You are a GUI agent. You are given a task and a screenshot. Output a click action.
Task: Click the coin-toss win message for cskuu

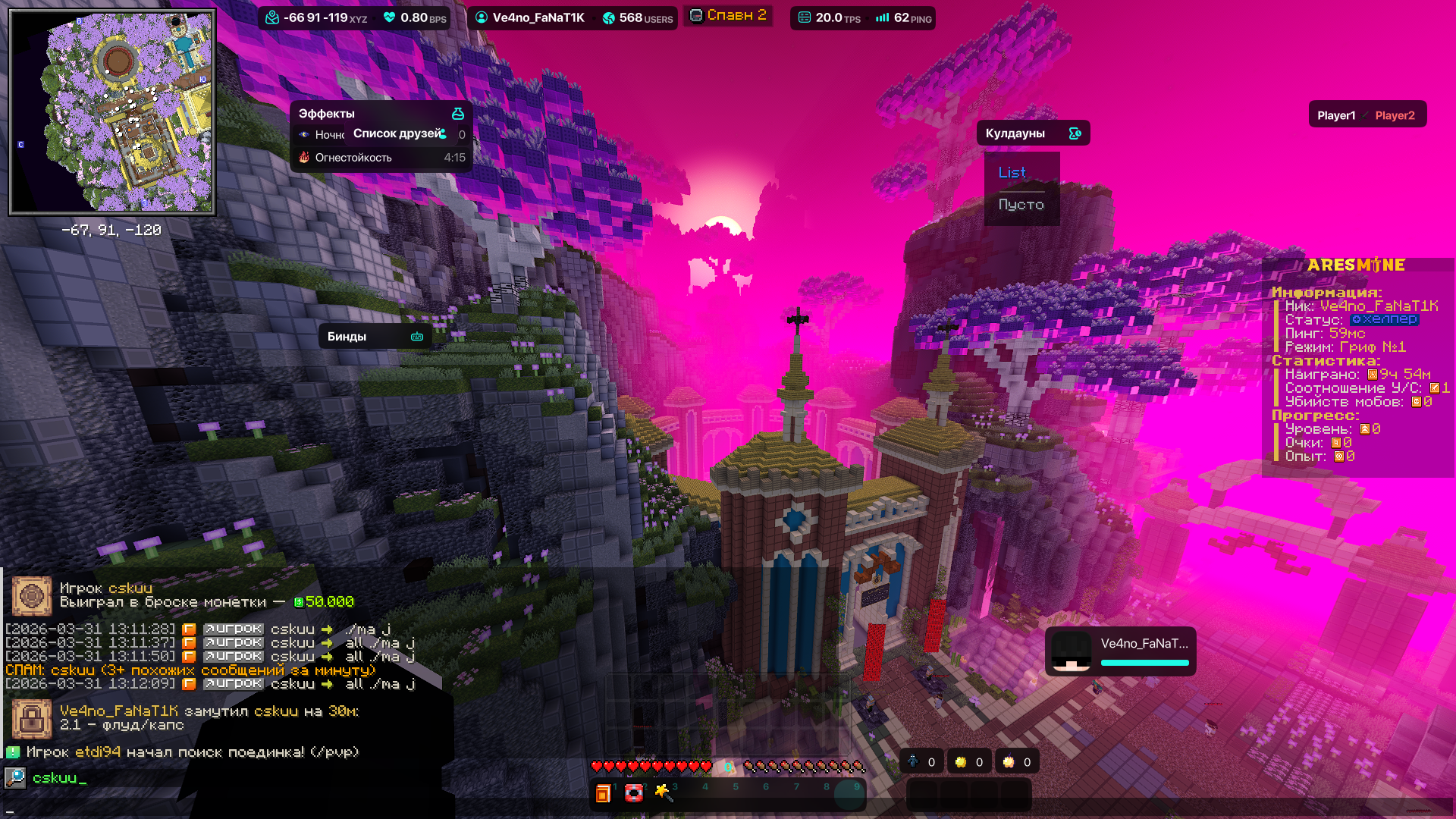[206, 595]
